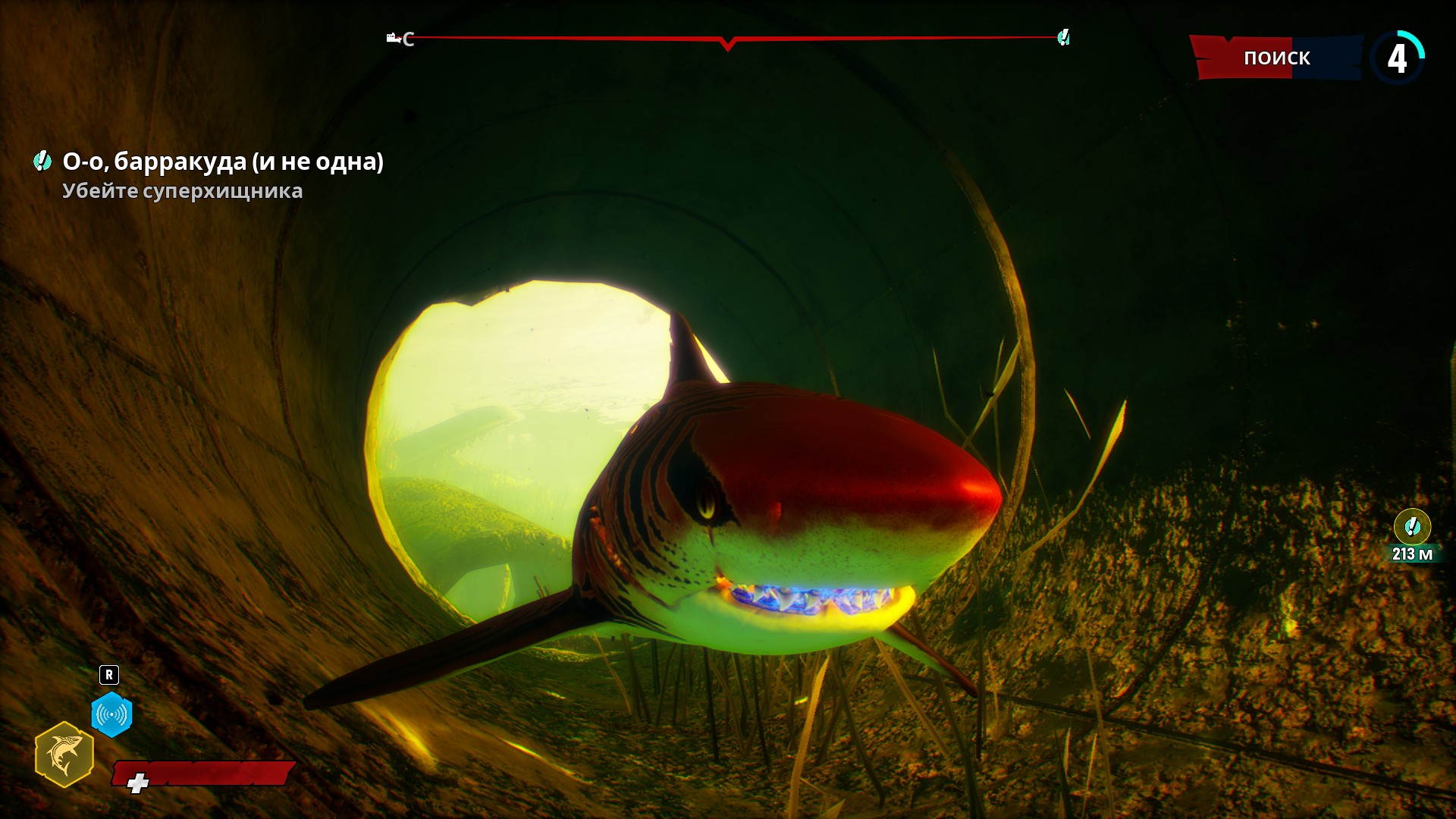Select the barracuda quest objective tracker

pyautogui.click(x=222, y=162)
